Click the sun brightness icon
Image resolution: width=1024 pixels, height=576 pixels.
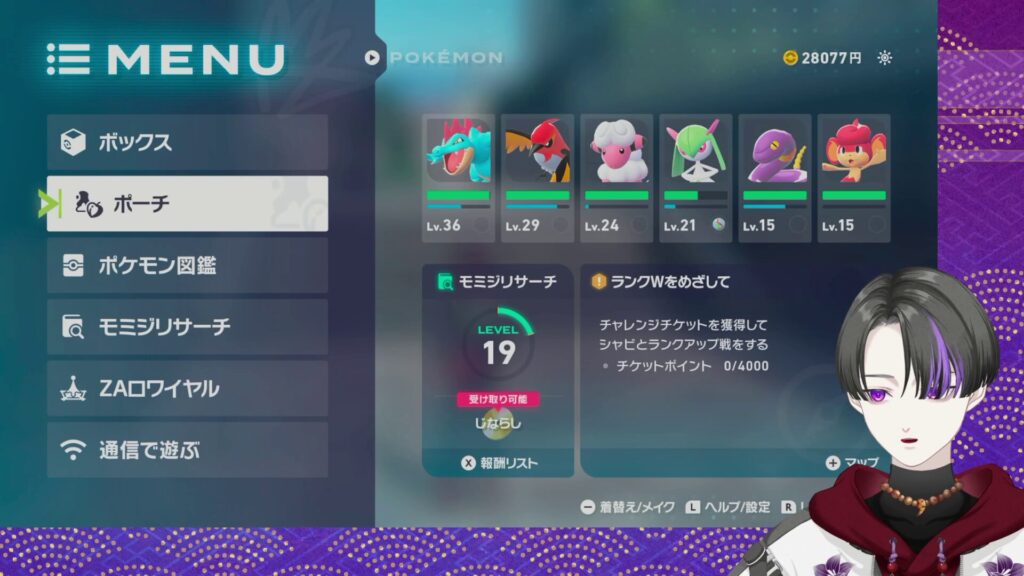[884, 58]
